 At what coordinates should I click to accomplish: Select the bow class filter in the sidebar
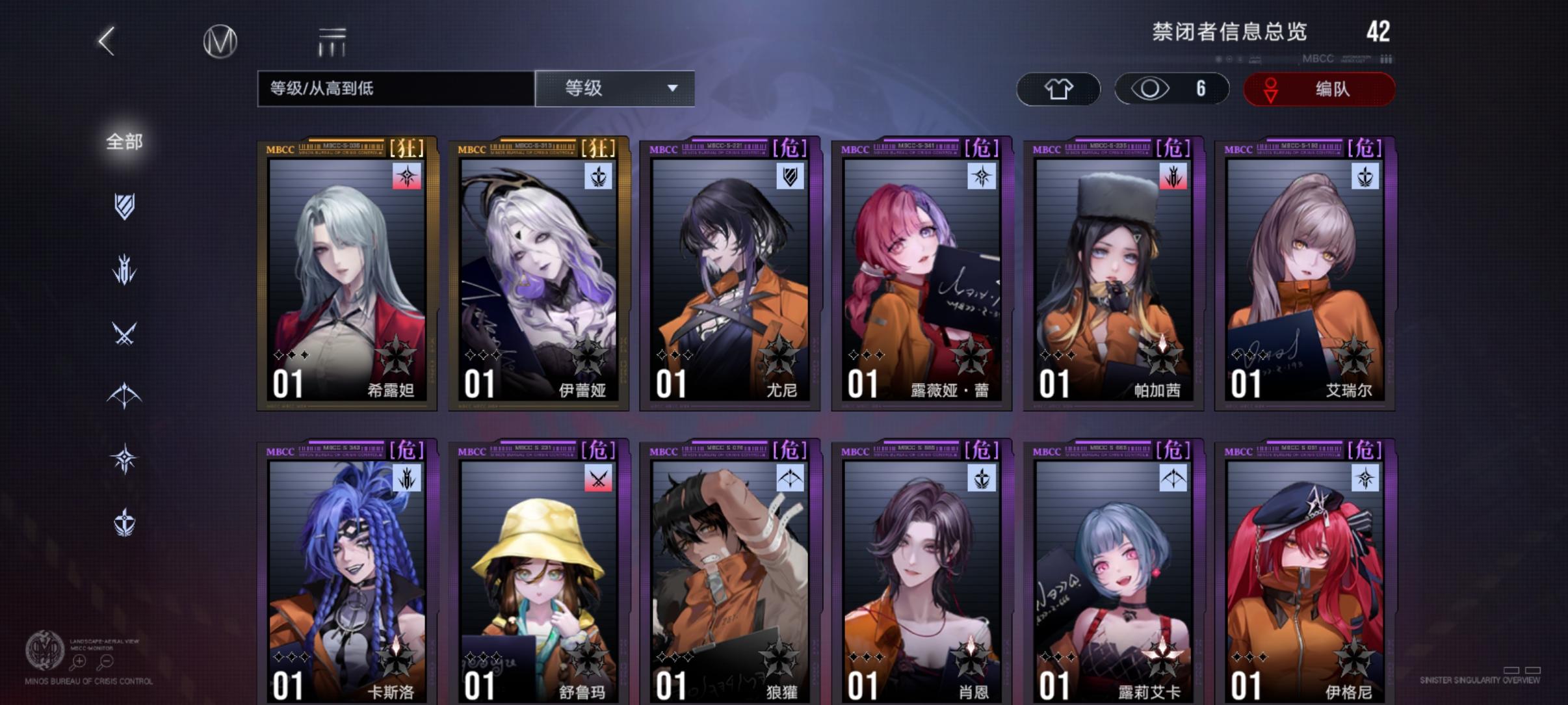124,395
